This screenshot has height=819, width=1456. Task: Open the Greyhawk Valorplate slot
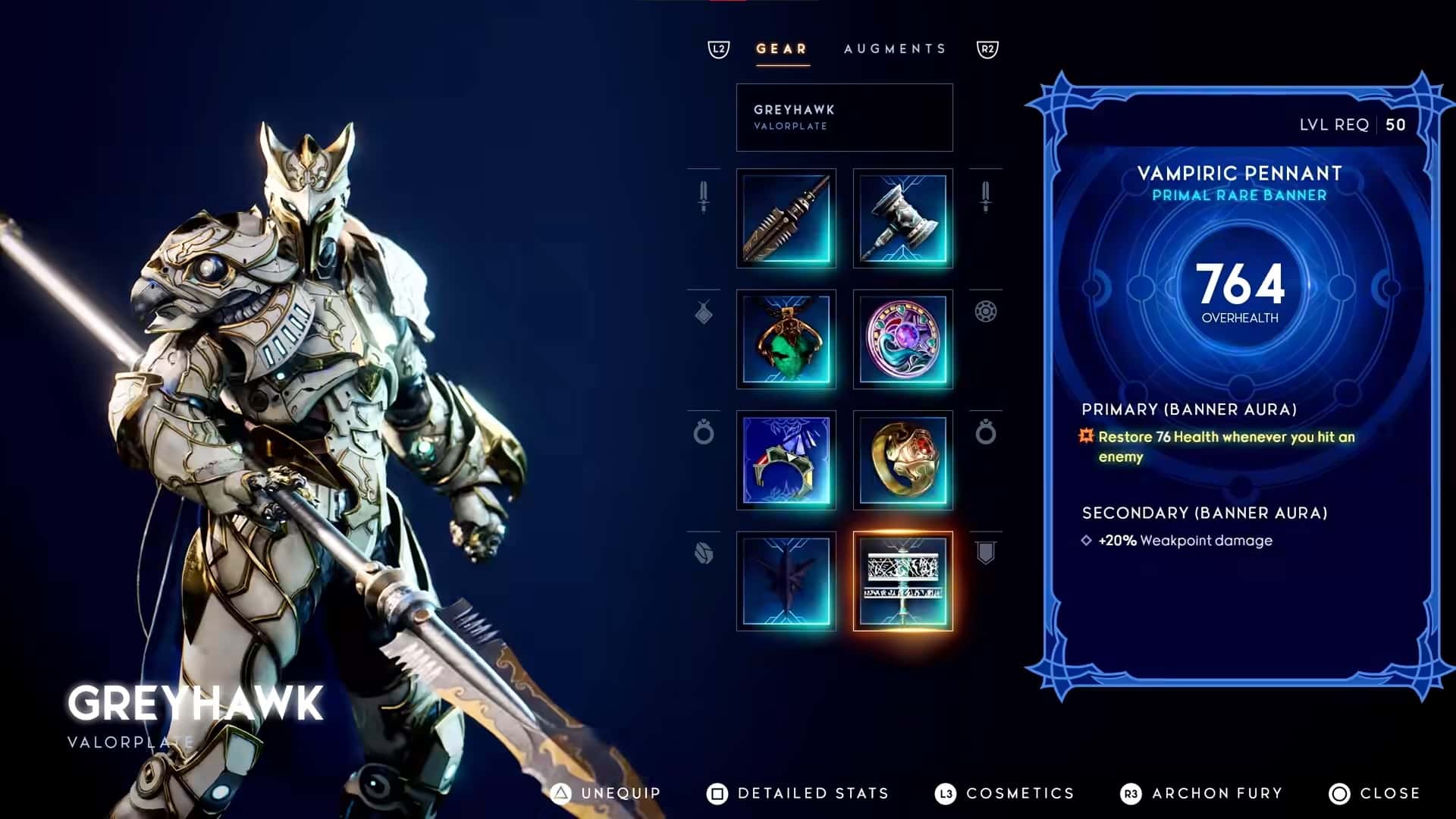pyautogui.click(x=844, y=118)
